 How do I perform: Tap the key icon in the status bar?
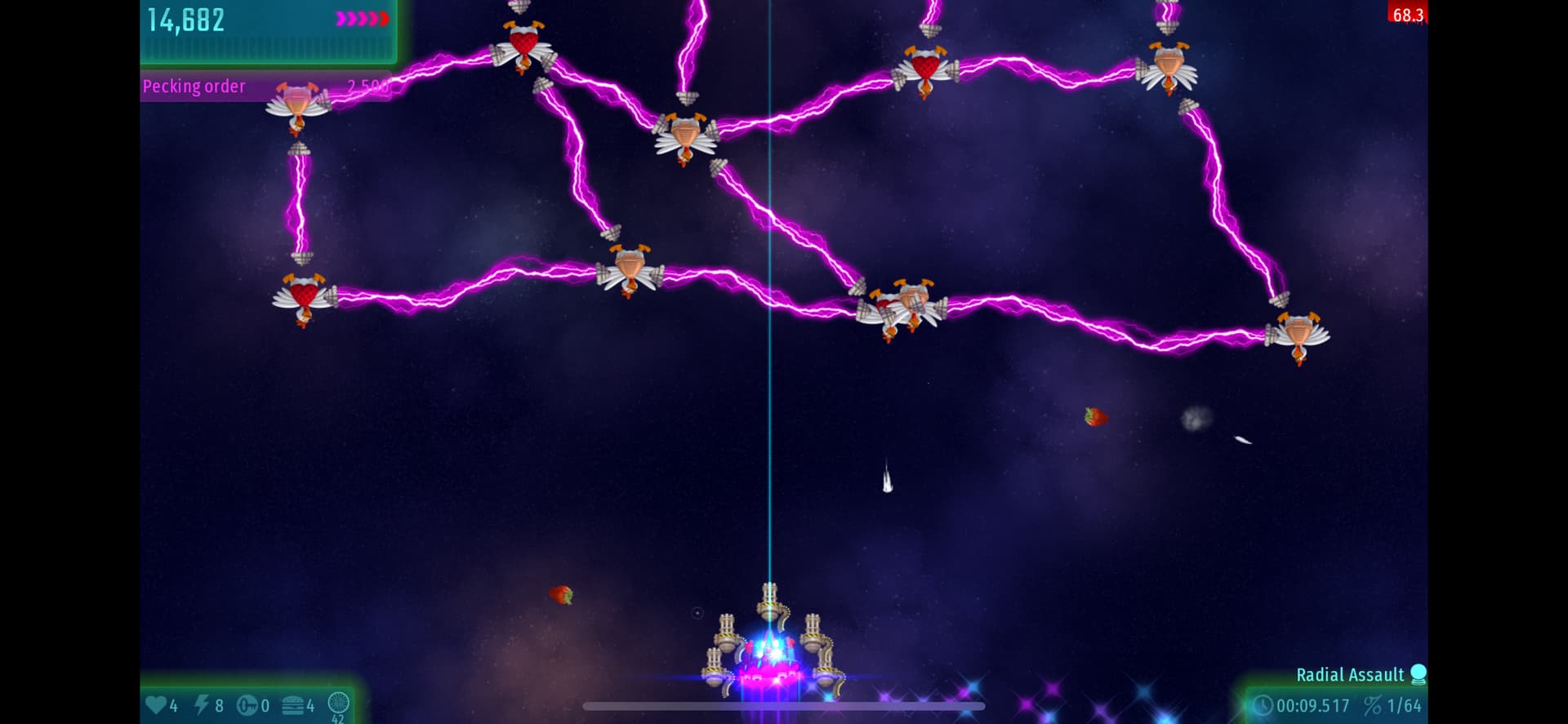click(247, 705)
